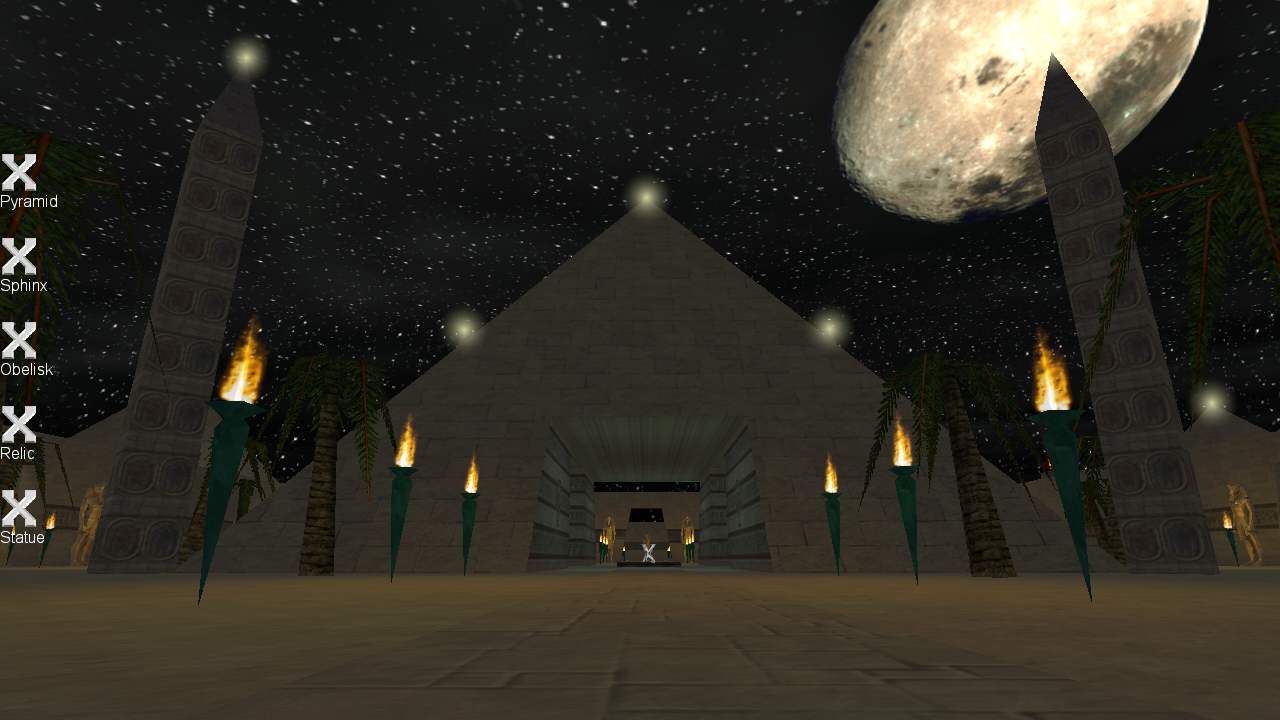Click the X marker inside the pyramid entrance
Viewport: 1280px width, 720px height.
(647, 553)
